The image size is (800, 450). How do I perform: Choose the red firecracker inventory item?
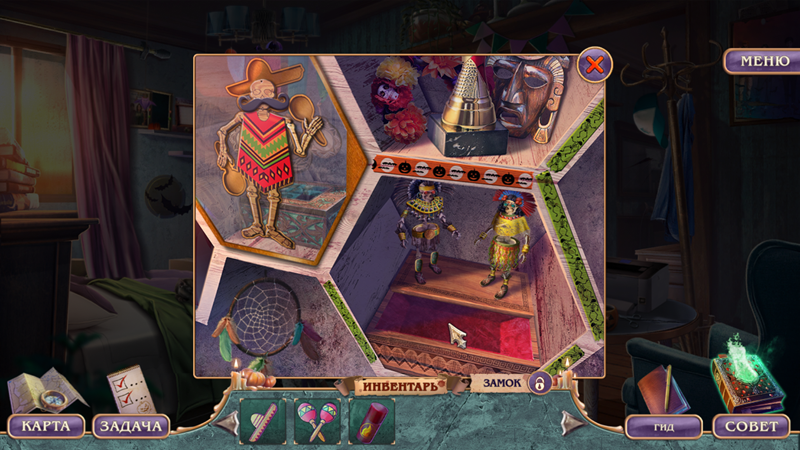371,421
